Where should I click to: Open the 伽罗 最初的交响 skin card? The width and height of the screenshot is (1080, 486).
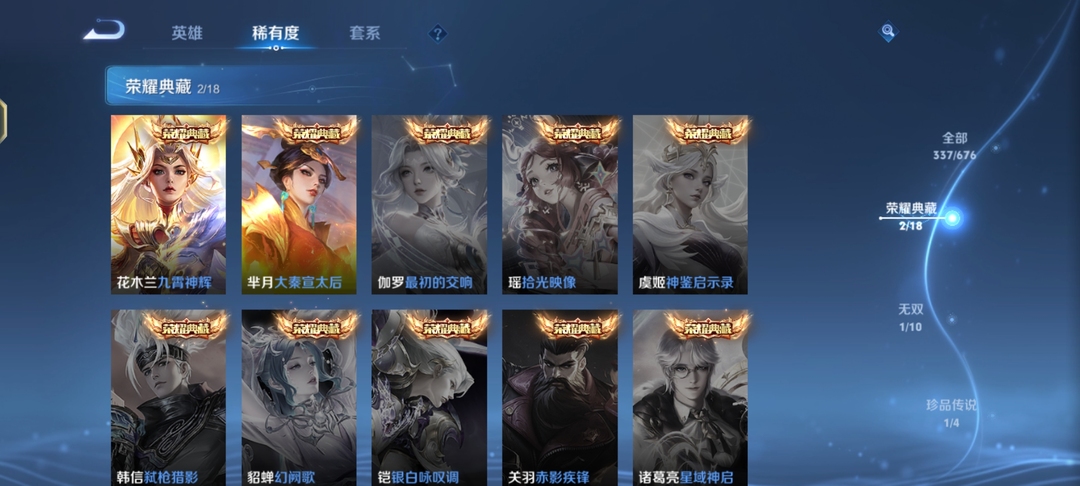pos(430,205)
